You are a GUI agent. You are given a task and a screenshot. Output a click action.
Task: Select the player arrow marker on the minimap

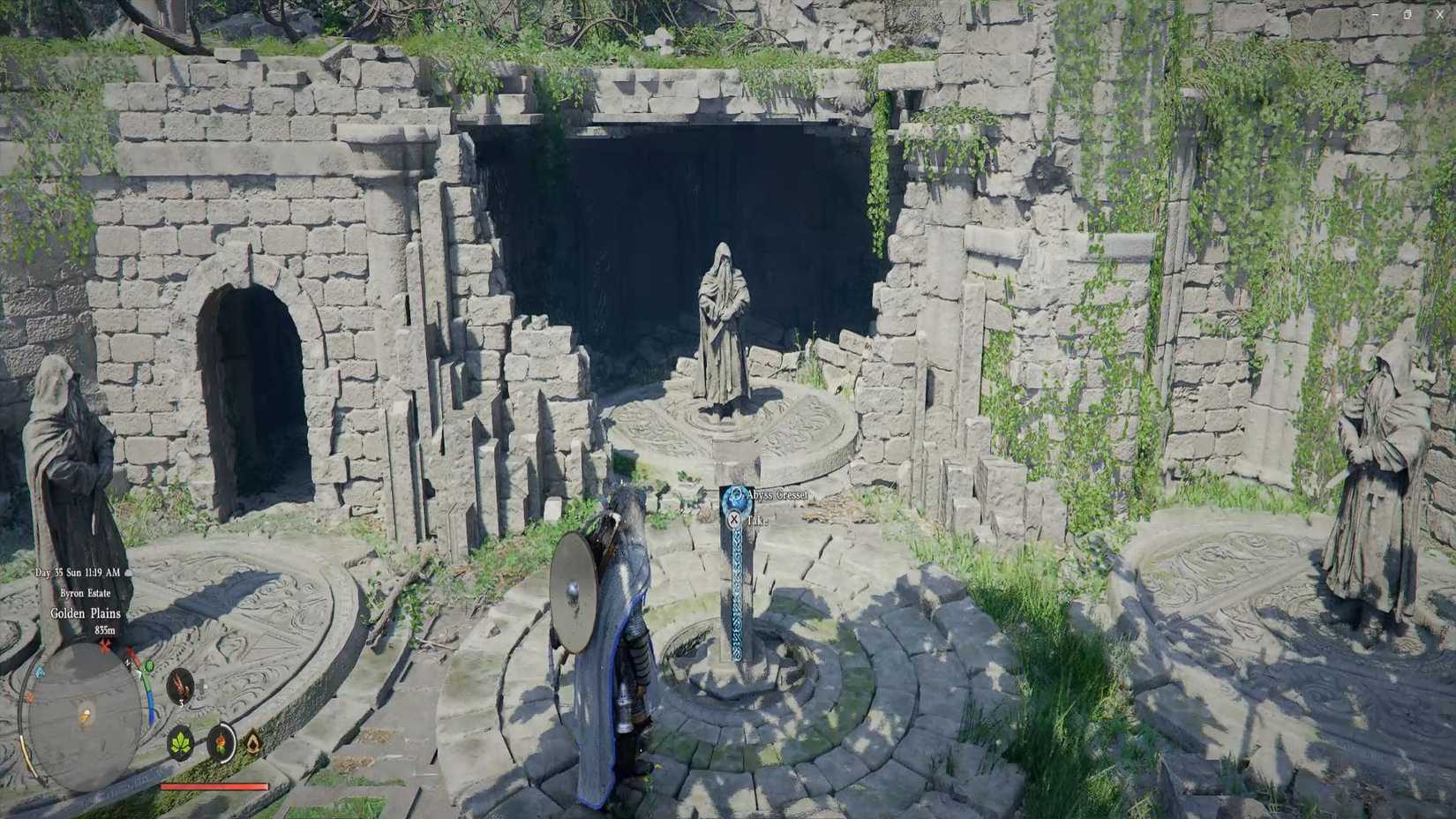(x=85, y=716)
